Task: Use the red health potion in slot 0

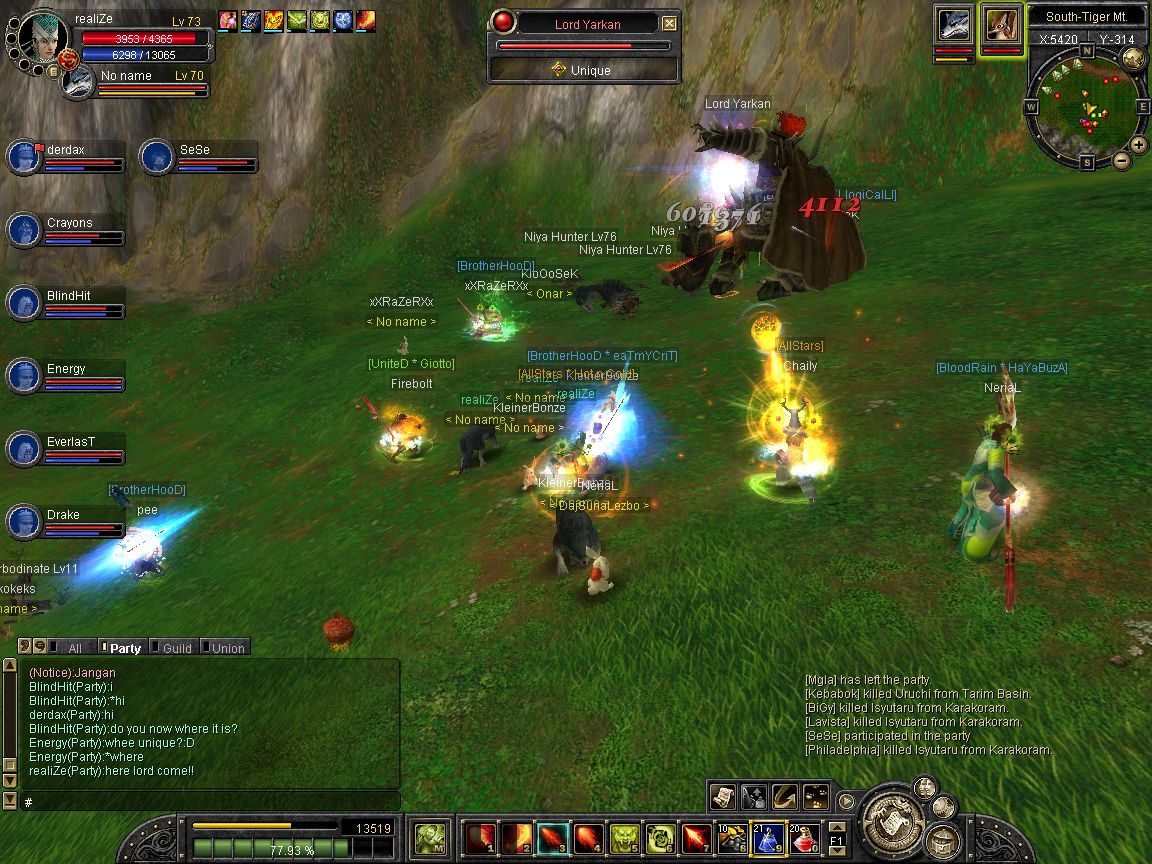Action: [x=805, y=838]
